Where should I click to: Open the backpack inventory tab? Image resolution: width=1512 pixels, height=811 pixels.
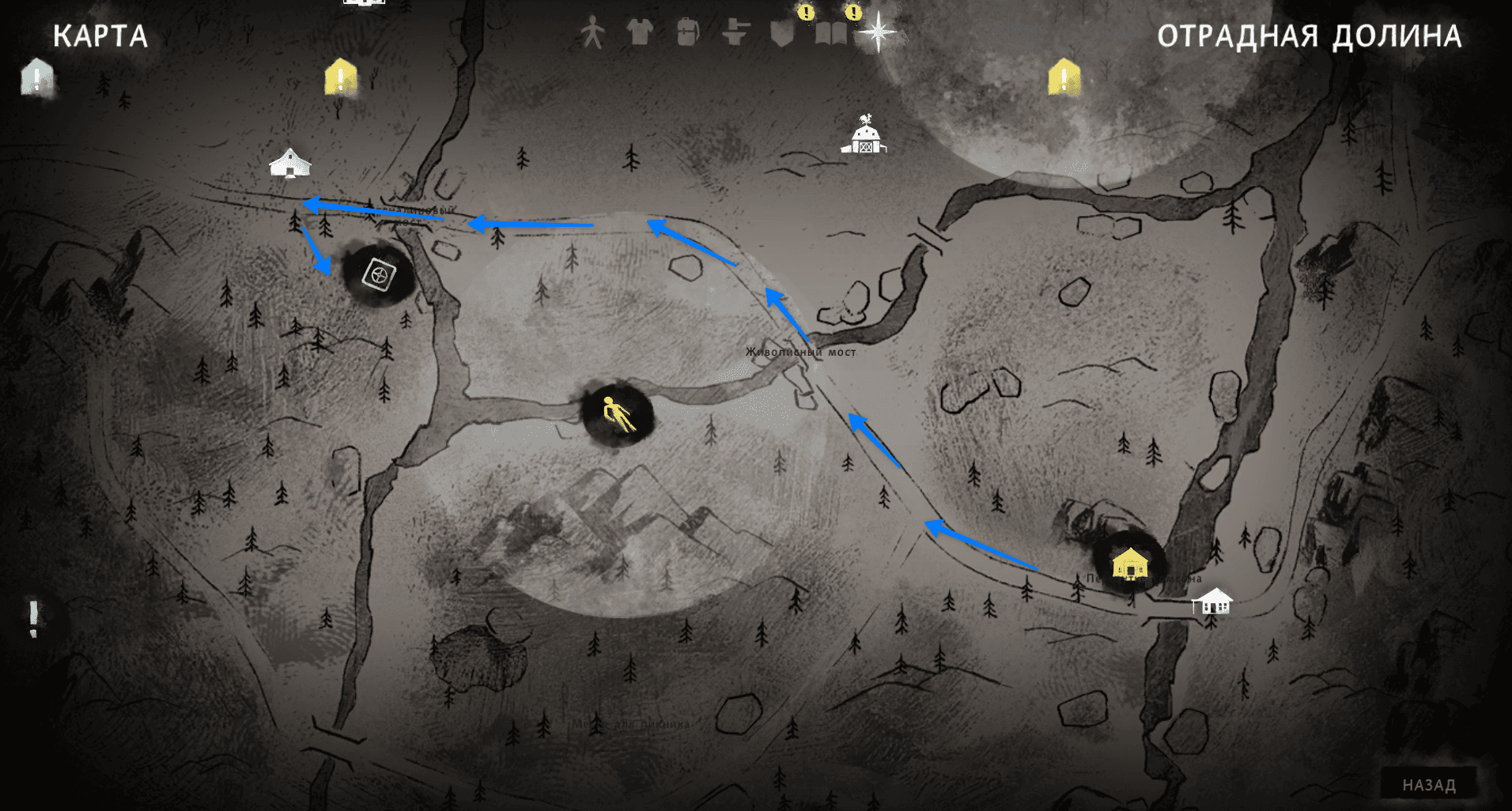pyautogui.click(x=687, y=33)
